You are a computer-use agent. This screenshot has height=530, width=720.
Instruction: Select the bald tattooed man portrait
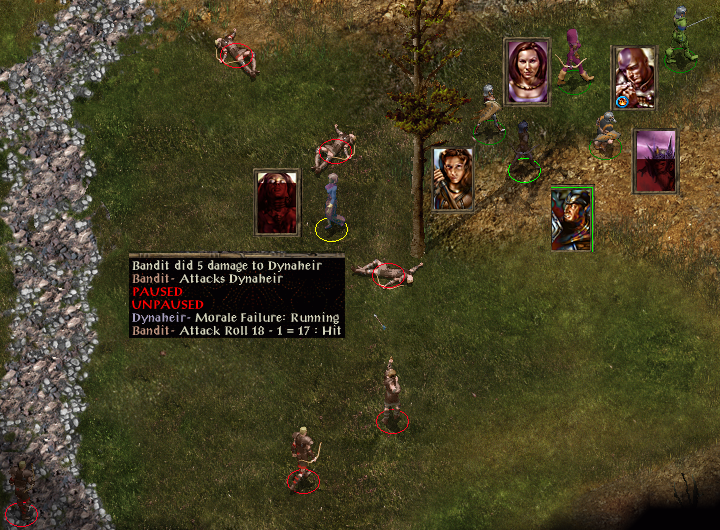[x=633, y=77]
